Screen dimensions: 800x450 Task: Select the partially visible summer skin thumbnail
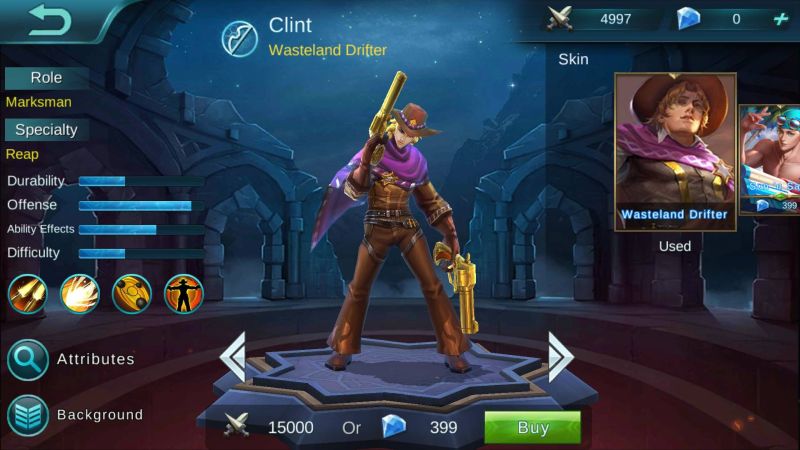(x=770, y=160)
